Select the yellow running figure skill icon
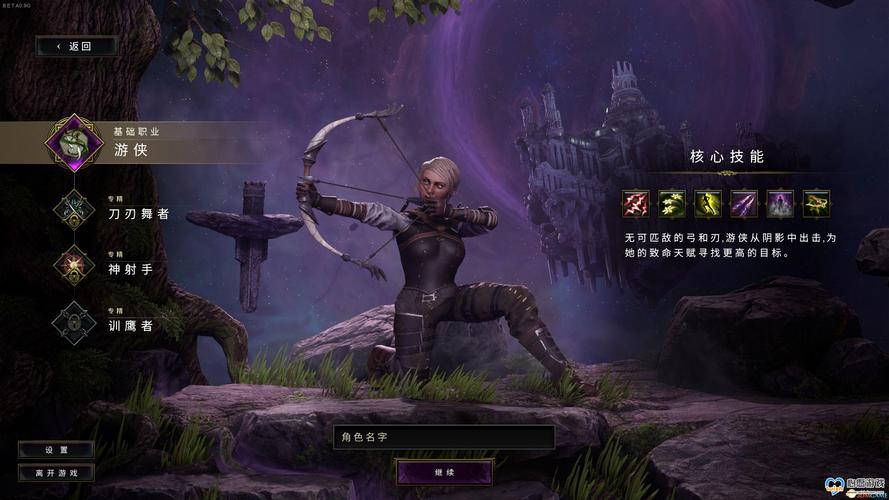This screenshot has height=500, width=889. tap(708, 204)
